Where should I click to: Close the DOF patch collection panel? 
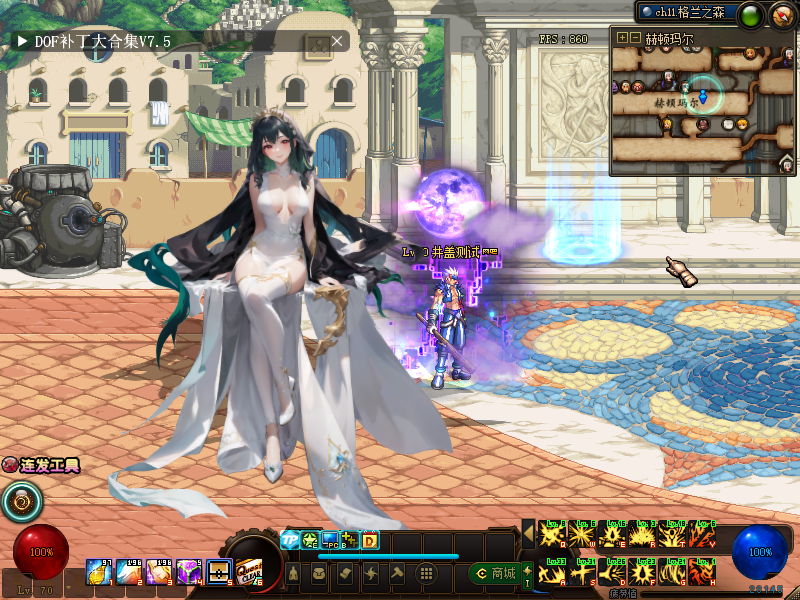click(337, 41)
